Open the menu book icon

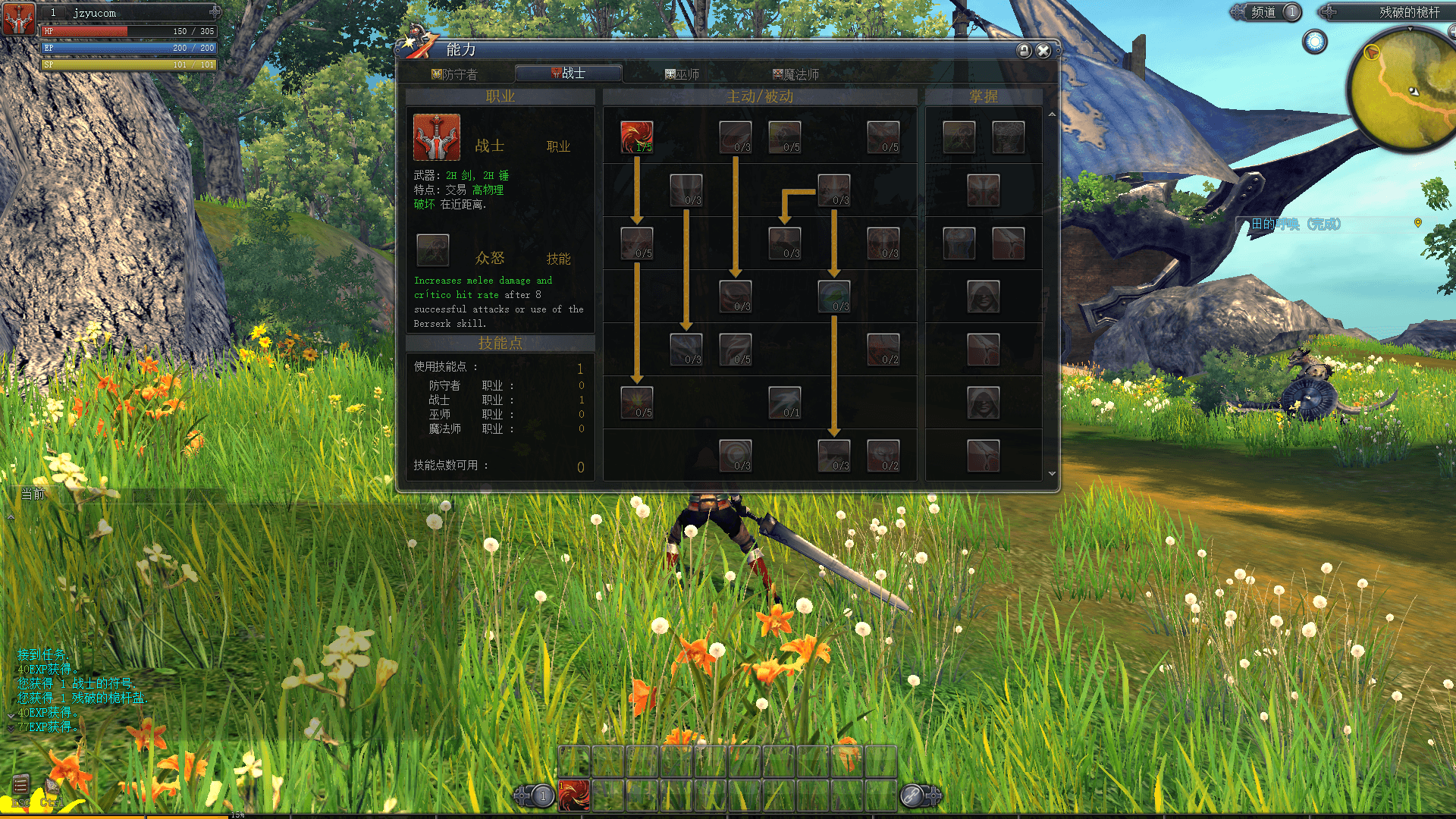click(20, 785)
